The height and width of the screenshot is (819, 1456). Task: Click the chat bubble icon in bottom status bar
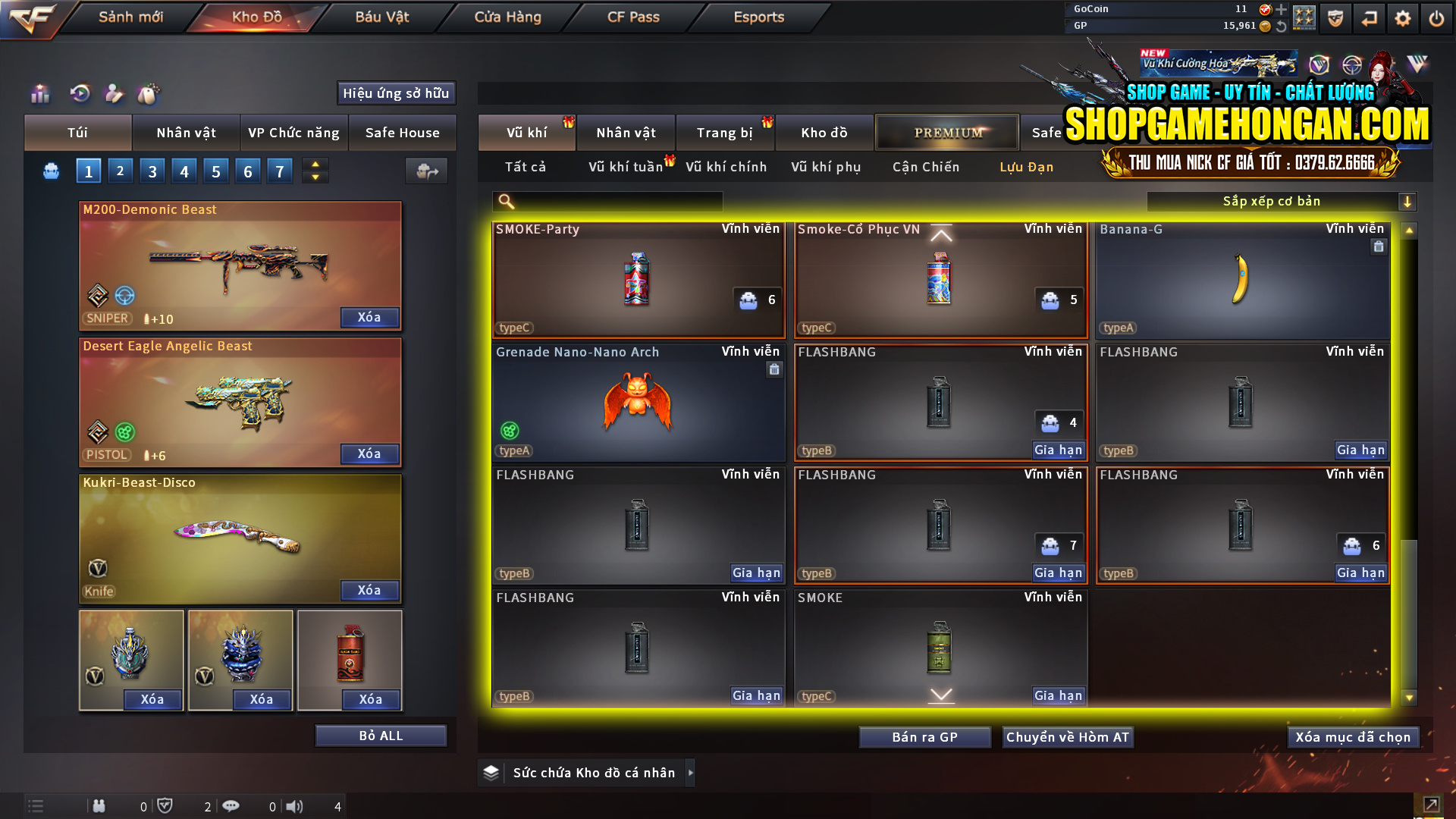pyautogui.click(x=231, y=806)
